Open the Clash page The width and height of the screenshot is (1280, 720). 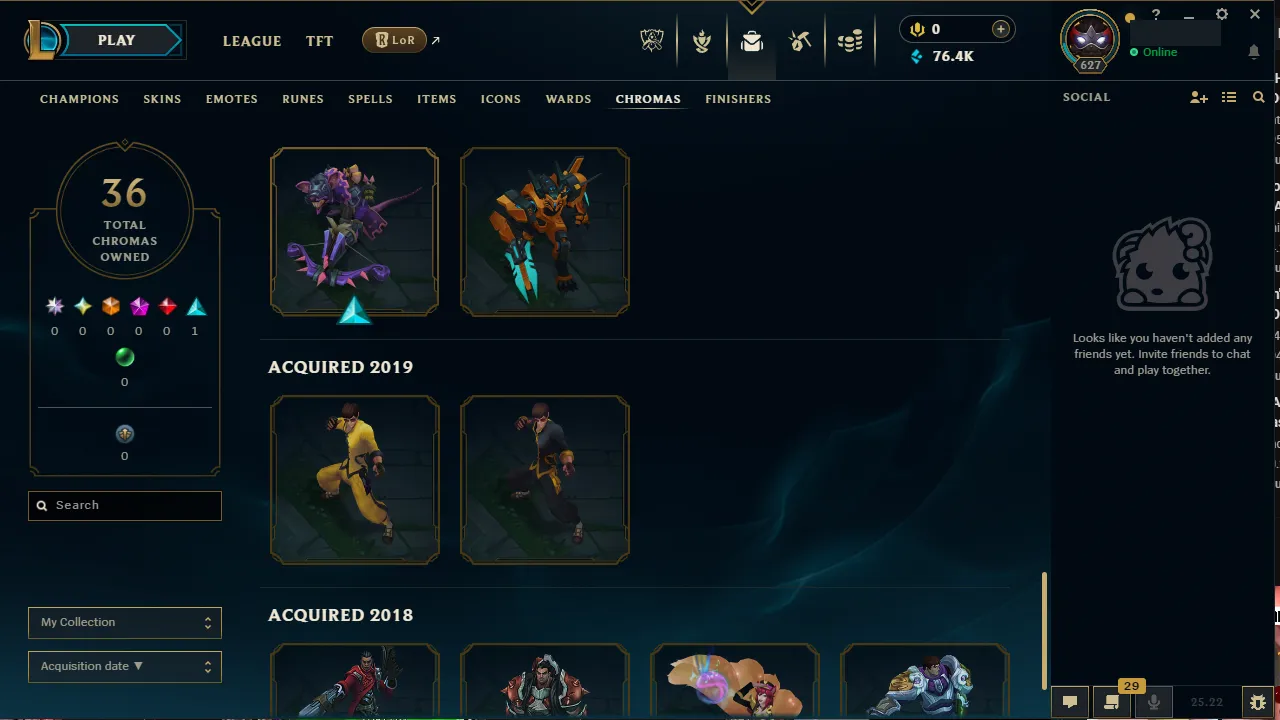[x=702, y=41]
